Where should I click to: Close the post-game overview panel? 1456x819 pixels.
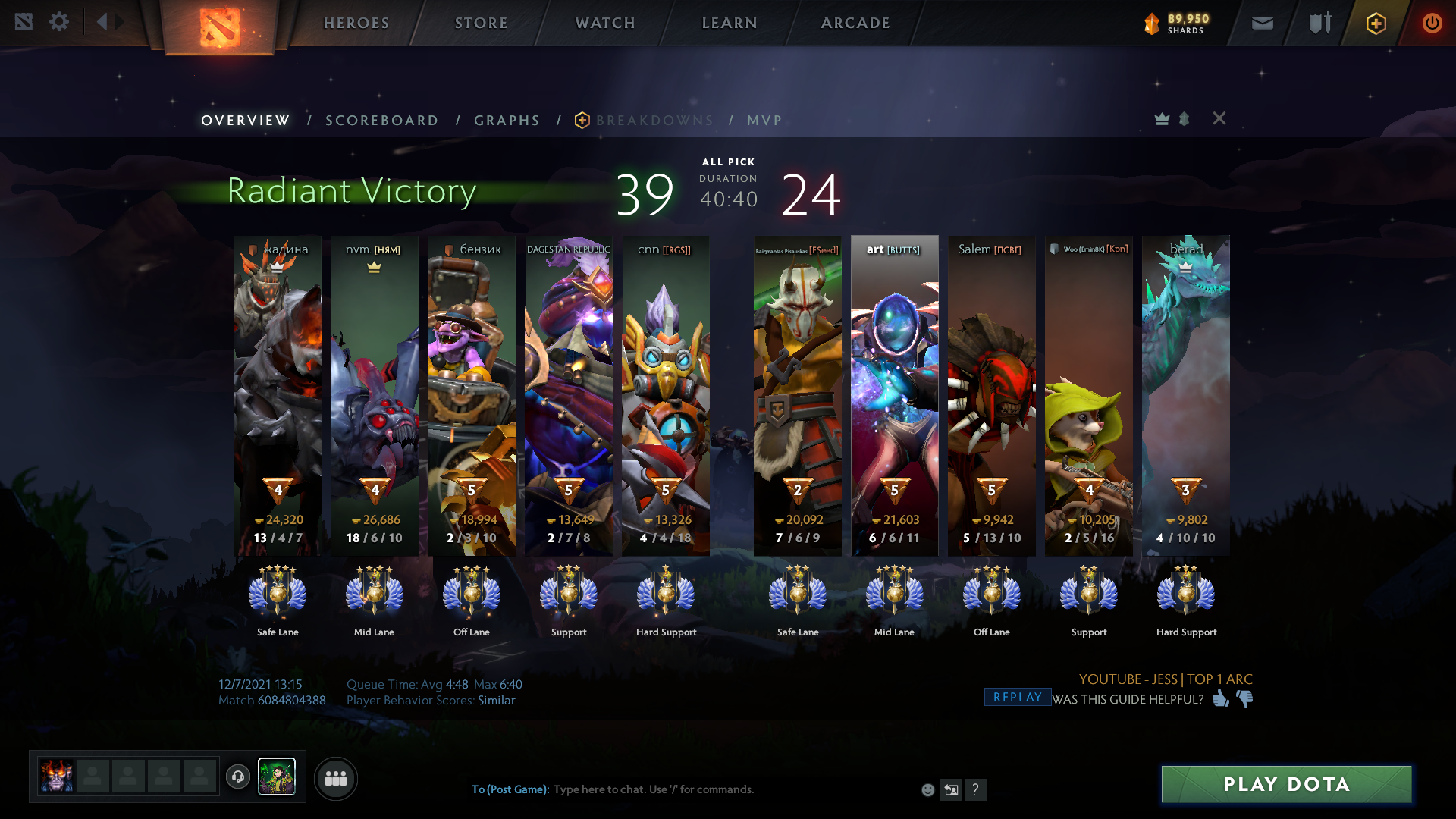tap(1219, 118)
